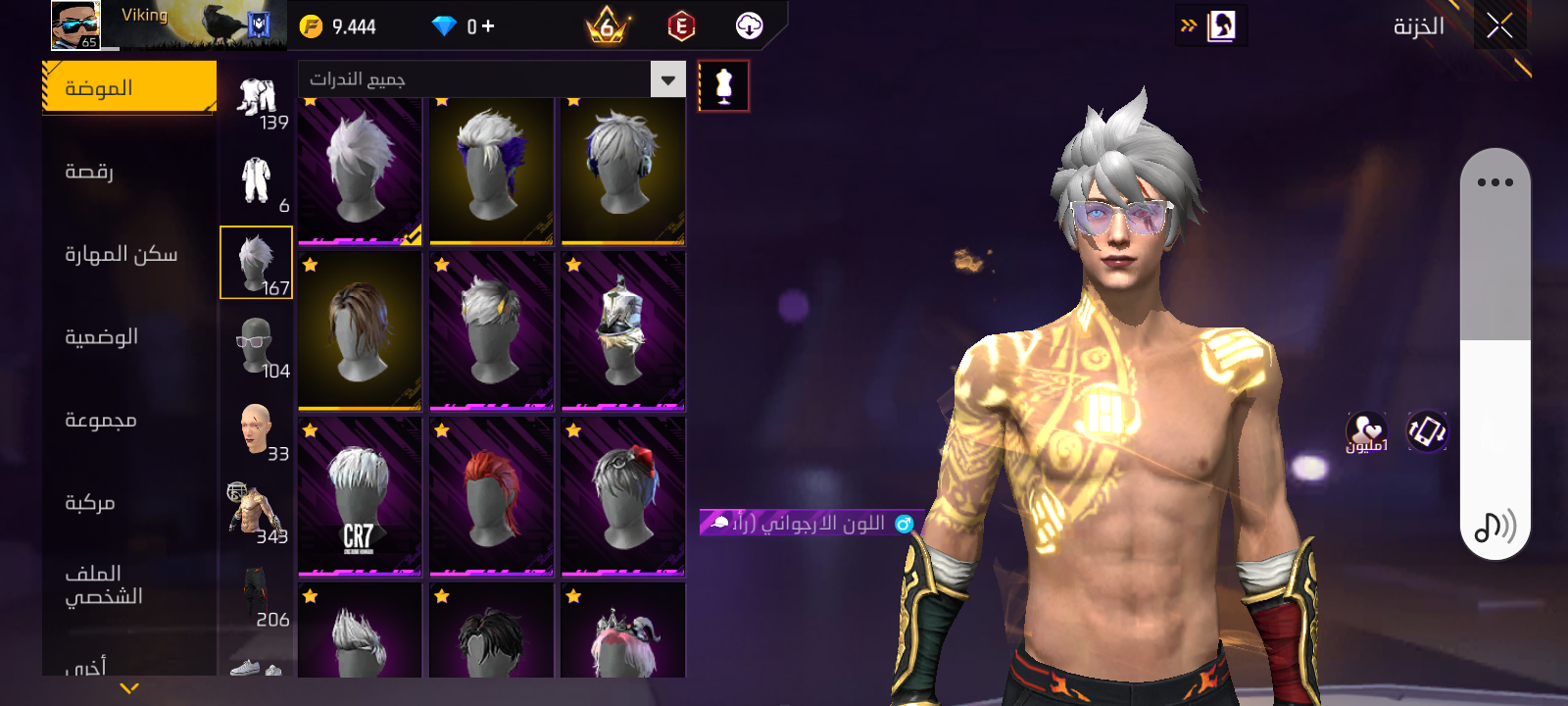Add diamonds with the plus button

point(487,26)
